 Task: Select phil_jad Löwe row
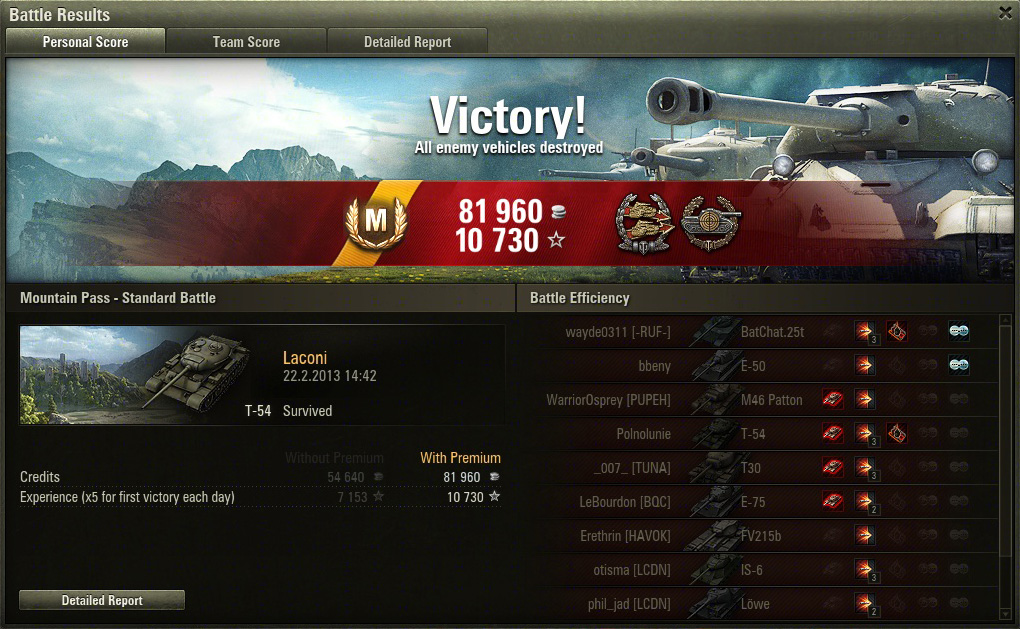point(760,603)
